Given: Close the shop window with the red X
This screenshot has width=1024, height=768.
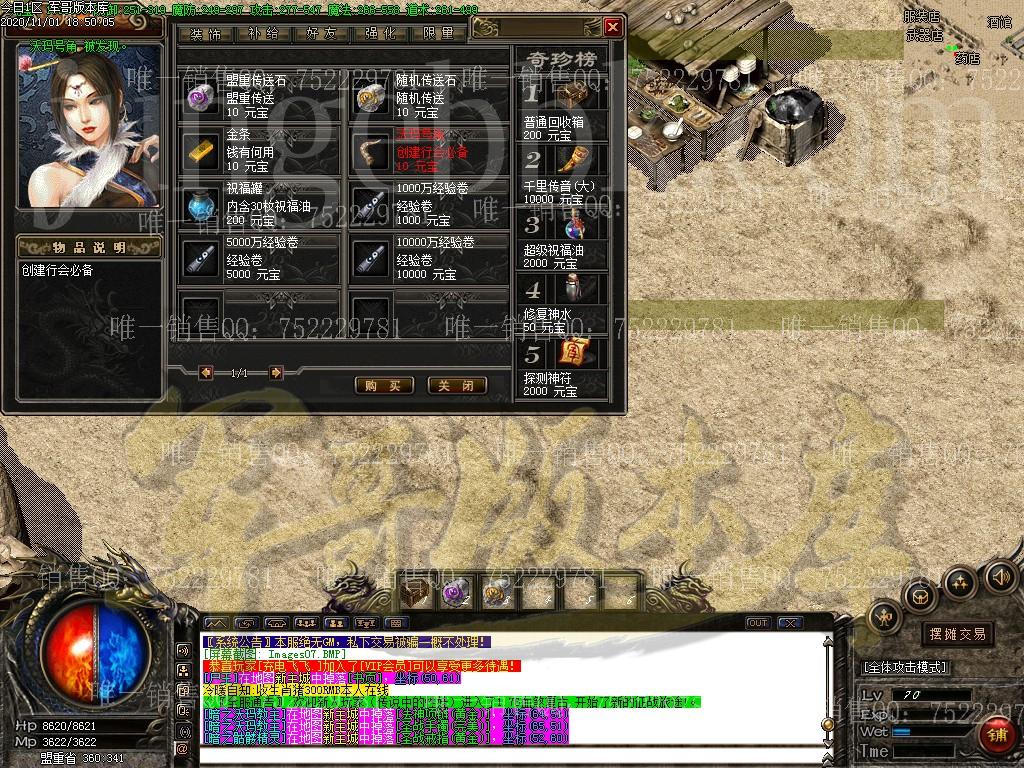Looking at the screenshot, I should tap(613, 27).
